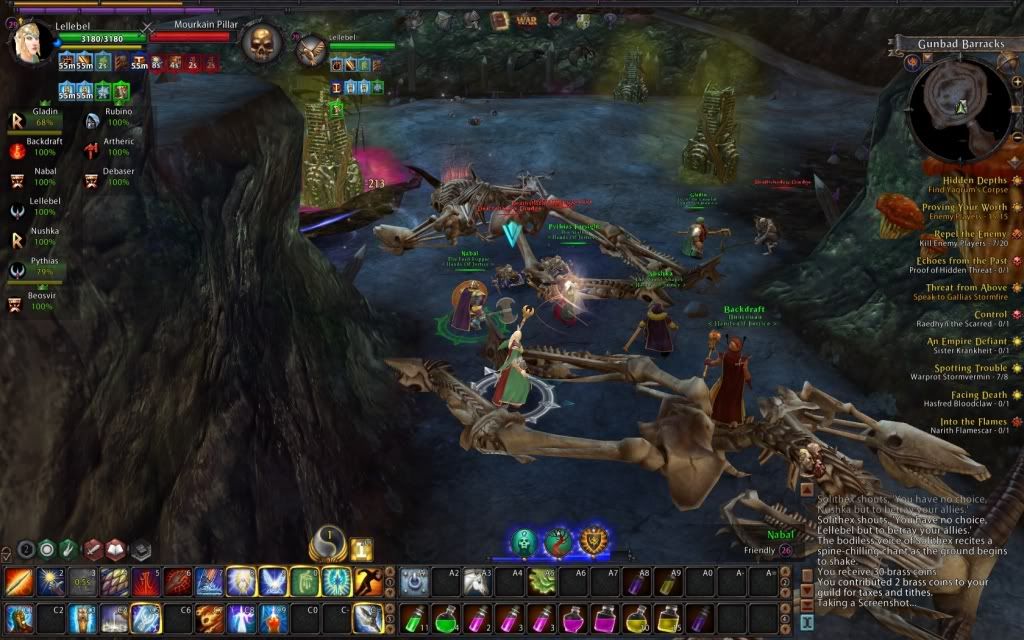Activate the golden lion shield icon

tap(595, 542)
